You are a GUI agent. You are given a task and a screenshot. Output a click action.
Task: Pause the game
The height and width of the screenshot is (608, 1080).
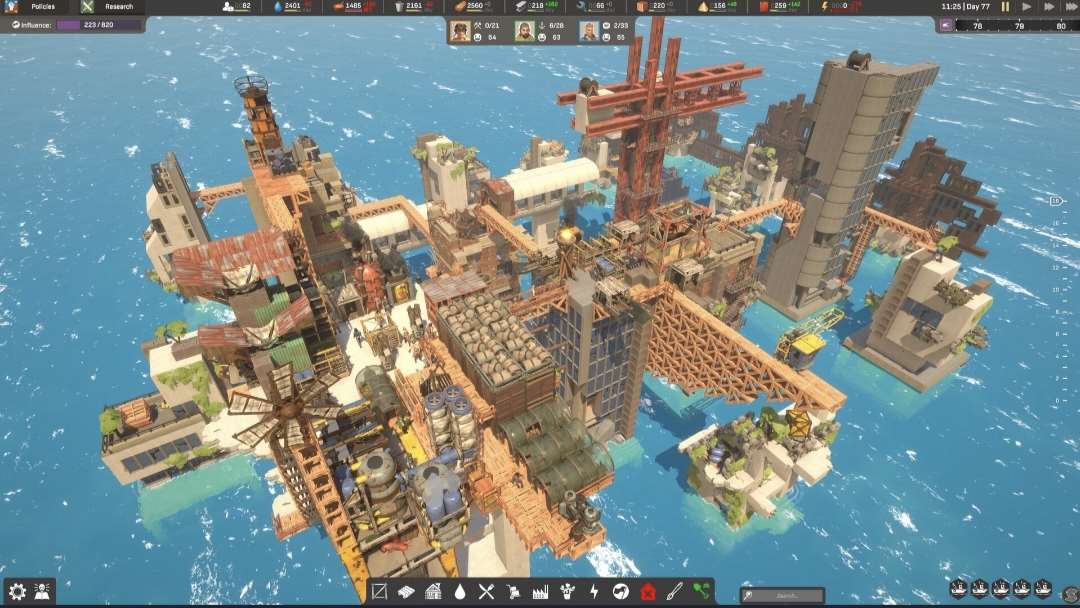point(1006,7)
